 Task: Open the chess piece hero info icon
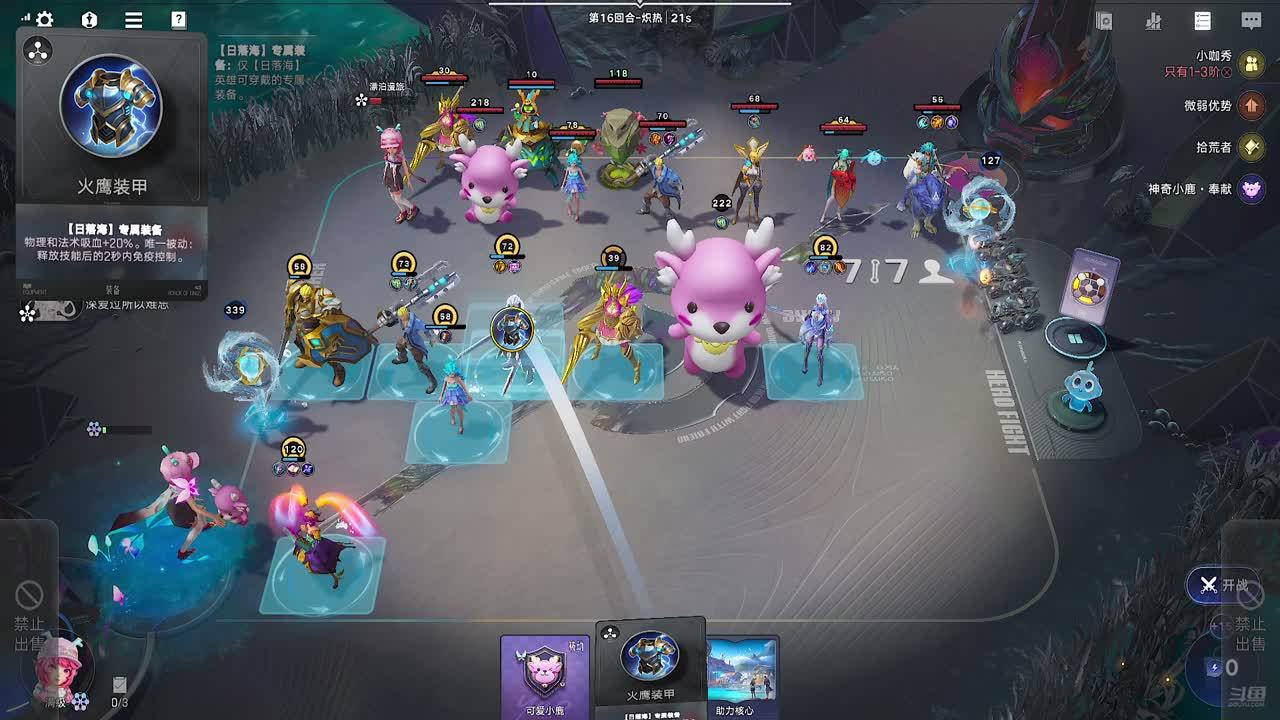(x=89, y=20)
